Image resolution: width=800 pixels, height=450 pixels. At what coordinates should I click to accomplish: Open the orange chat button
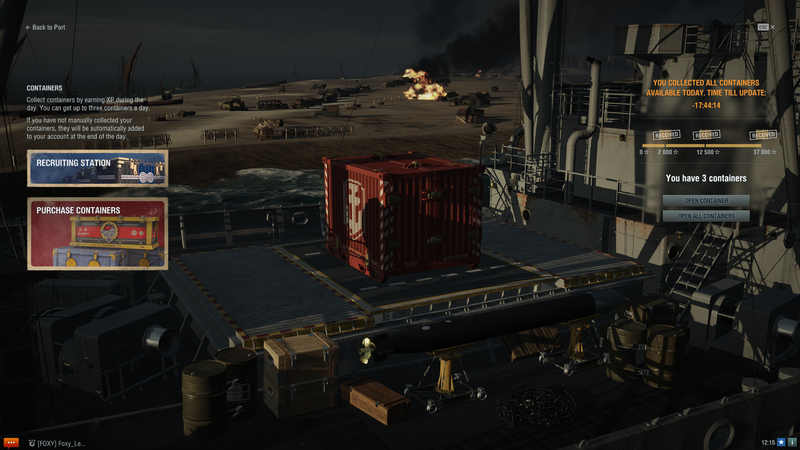pos(11,442)
